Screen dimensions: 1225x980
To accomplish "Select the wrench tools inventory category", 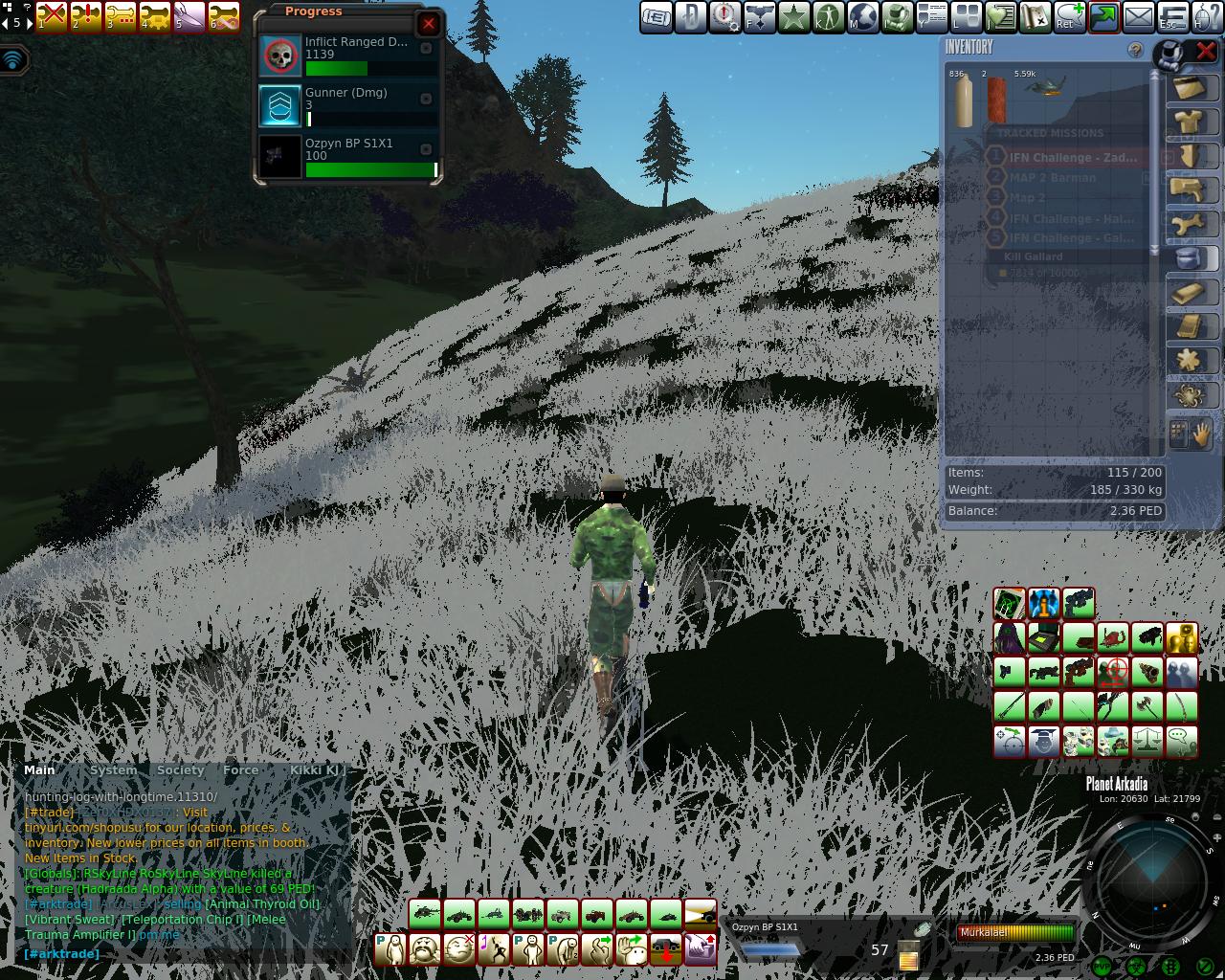I will click(1189, 225).
